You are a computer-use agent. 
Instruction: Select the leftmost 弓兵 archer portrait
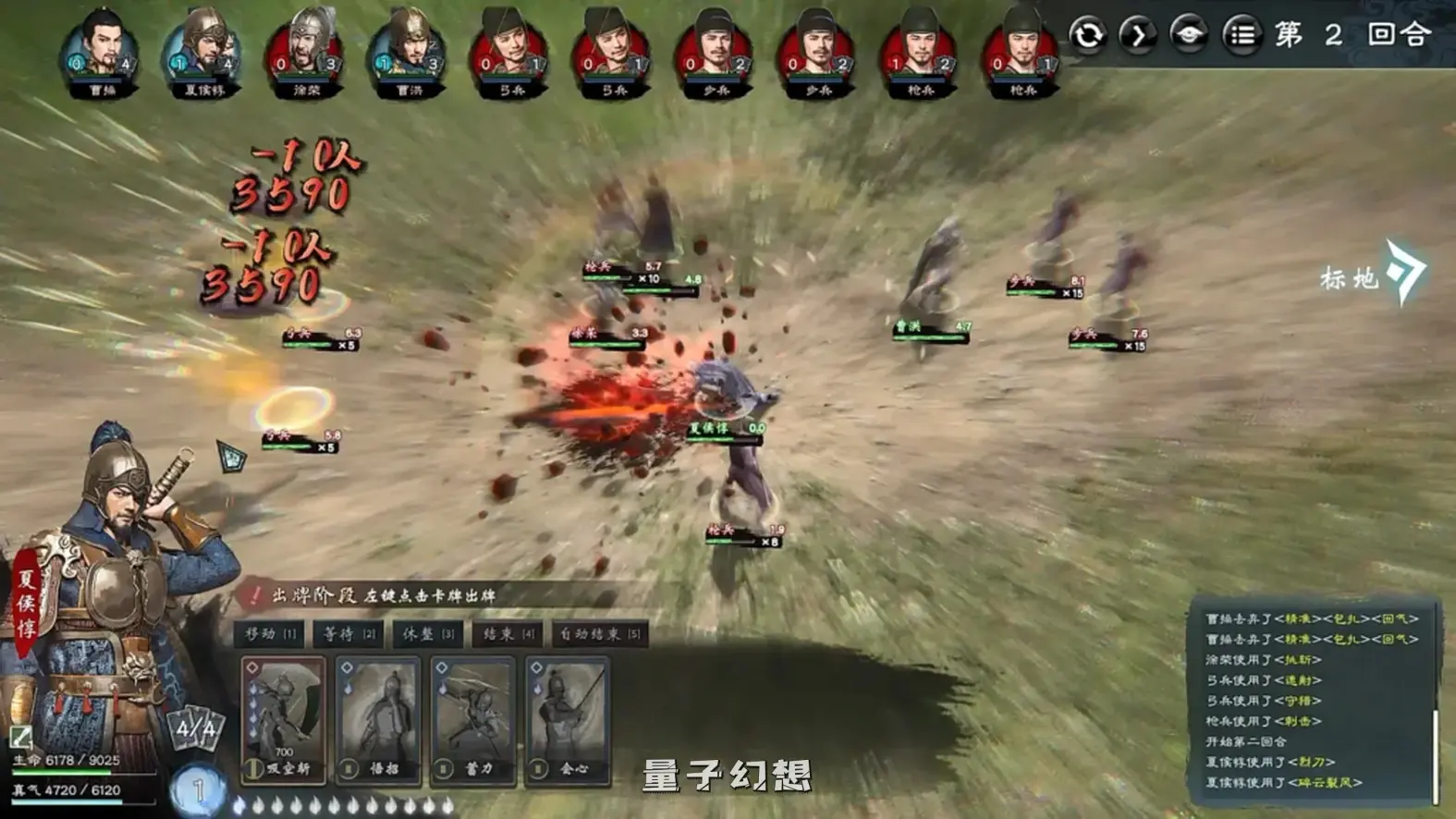(x=510, y=44)
